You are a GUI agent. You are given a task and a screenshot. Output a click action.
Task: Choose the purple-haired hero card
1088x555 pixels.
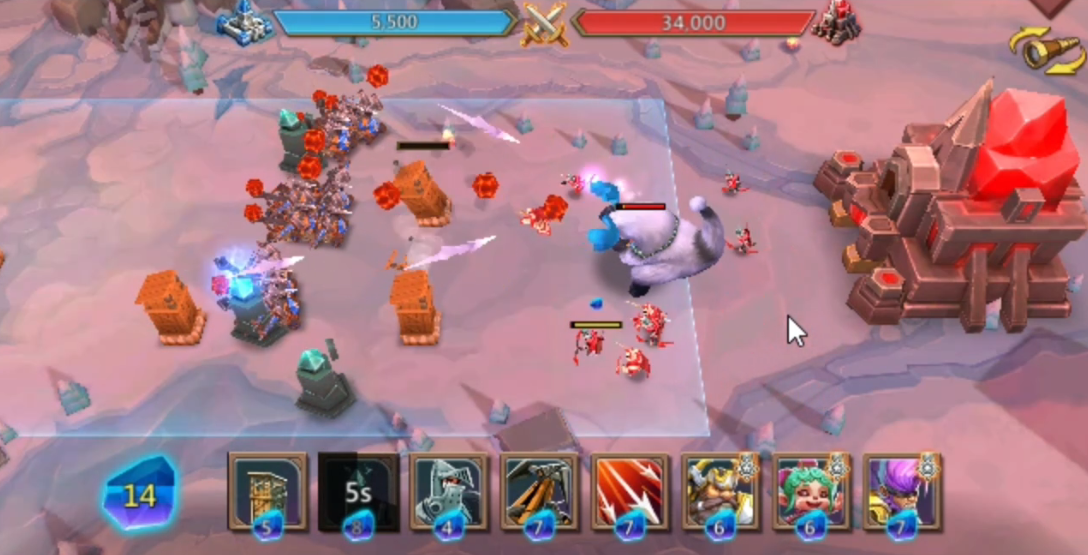[901, 490]
